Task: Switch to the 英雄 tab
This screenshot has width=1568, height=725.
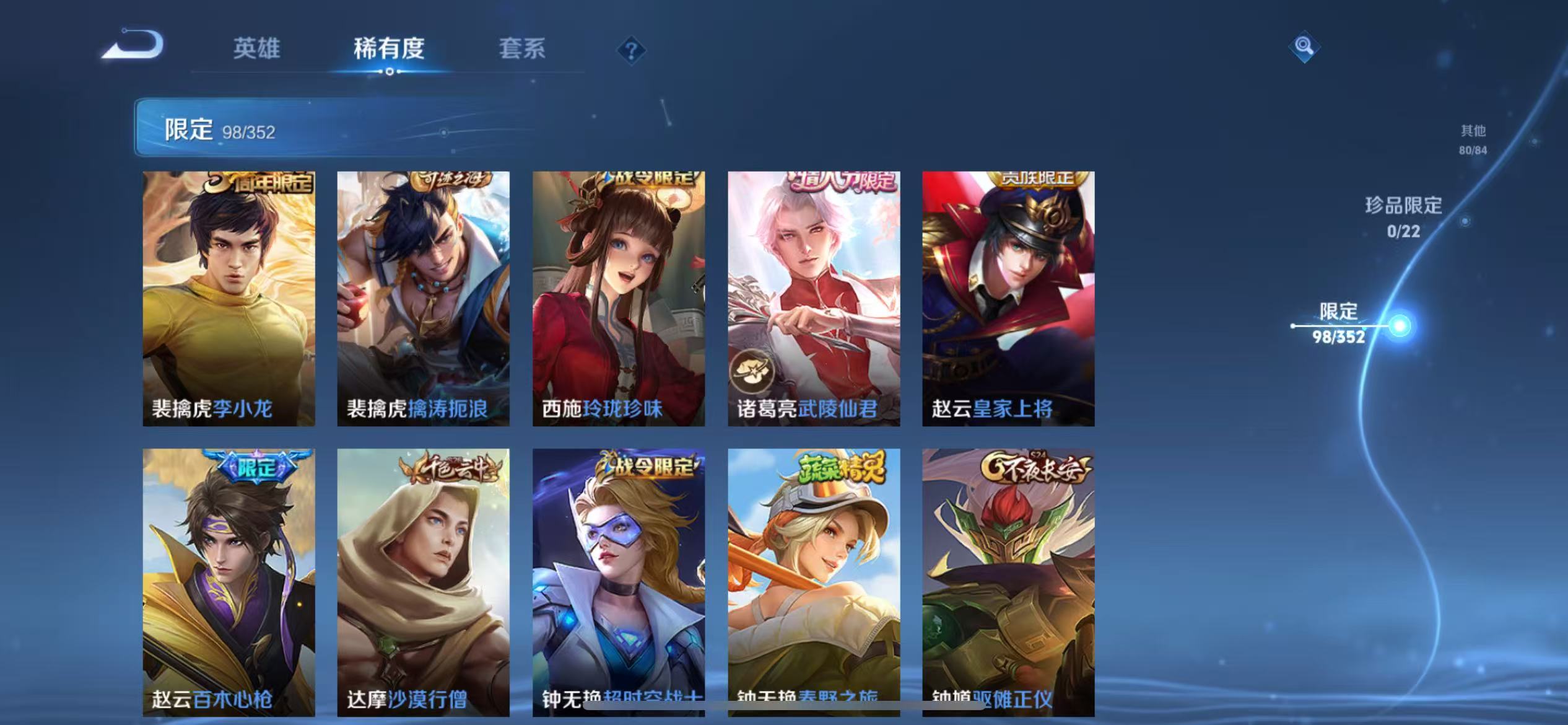Action: (x=255, y=48)
